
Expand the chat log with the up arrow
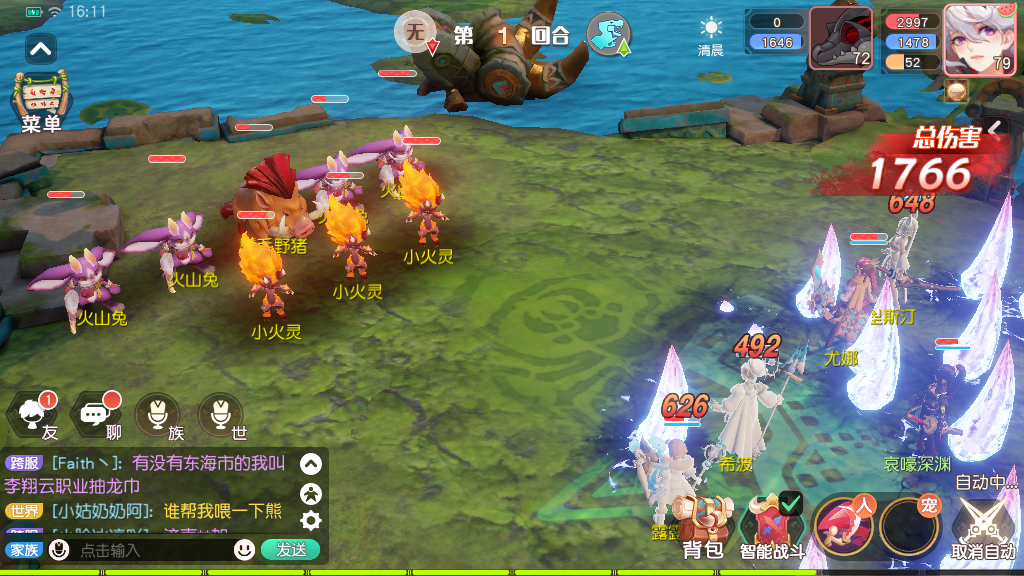coord(311,464)
